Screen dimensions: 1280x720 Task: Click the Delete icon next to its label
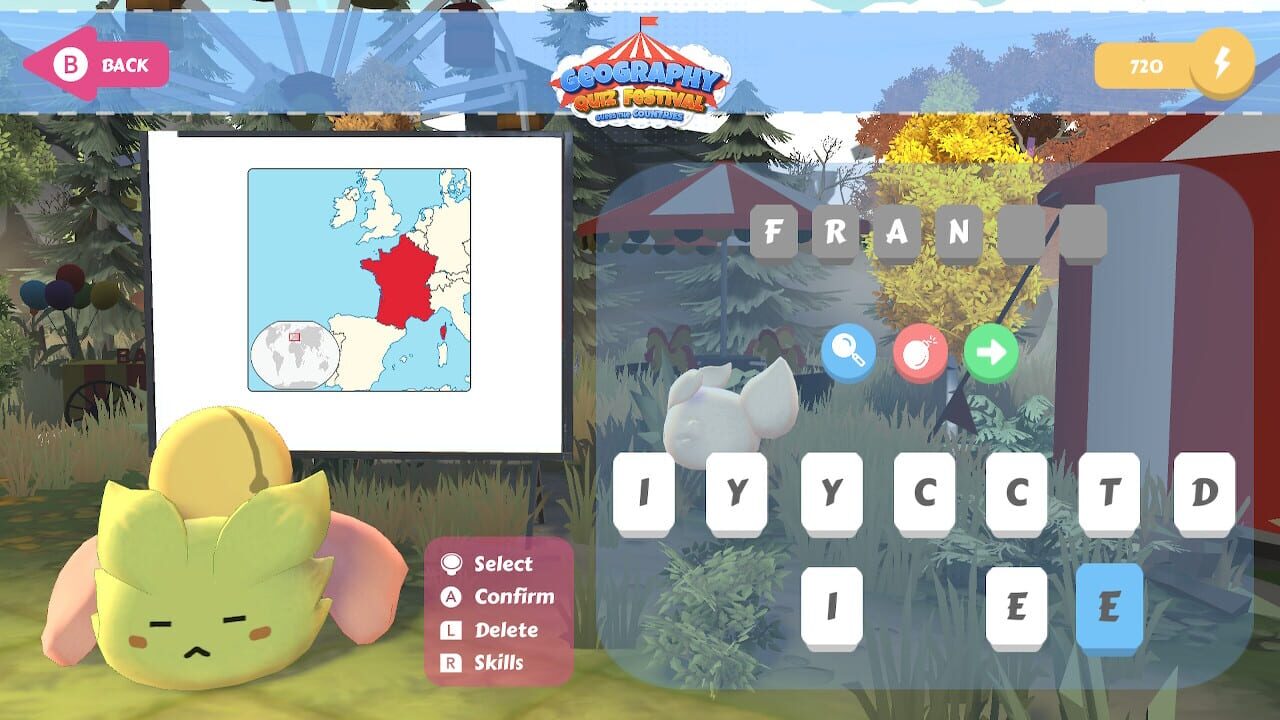click(x=451, y=630)
